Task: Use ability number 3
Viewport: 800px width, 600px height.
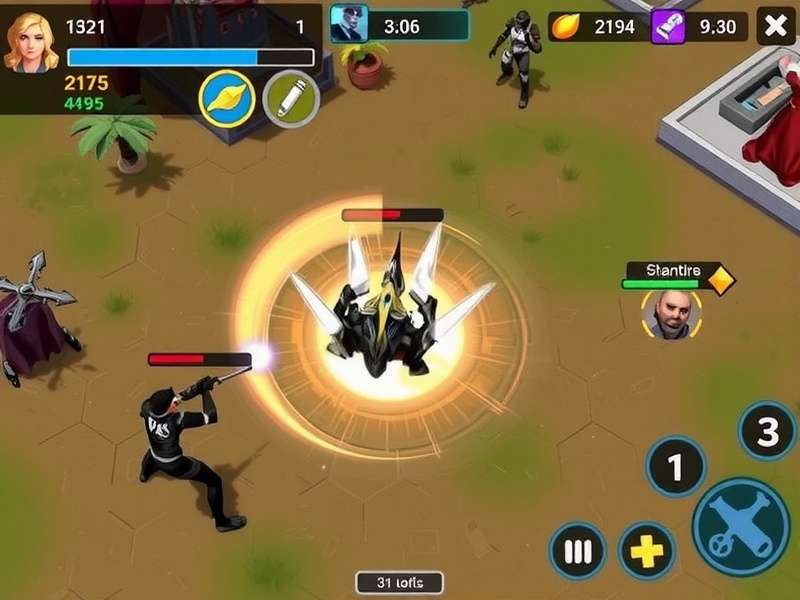Action: pyautogui.click(x=767, y=431)
